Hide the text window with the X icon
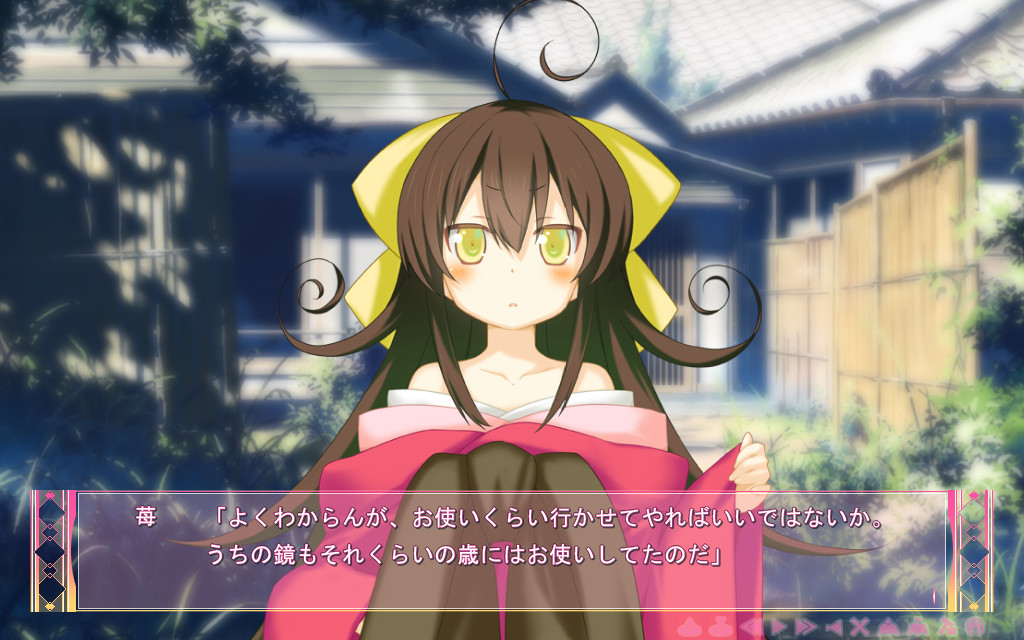The width and height of the screenshot is (1024, 640). click(x=859, y=627)
